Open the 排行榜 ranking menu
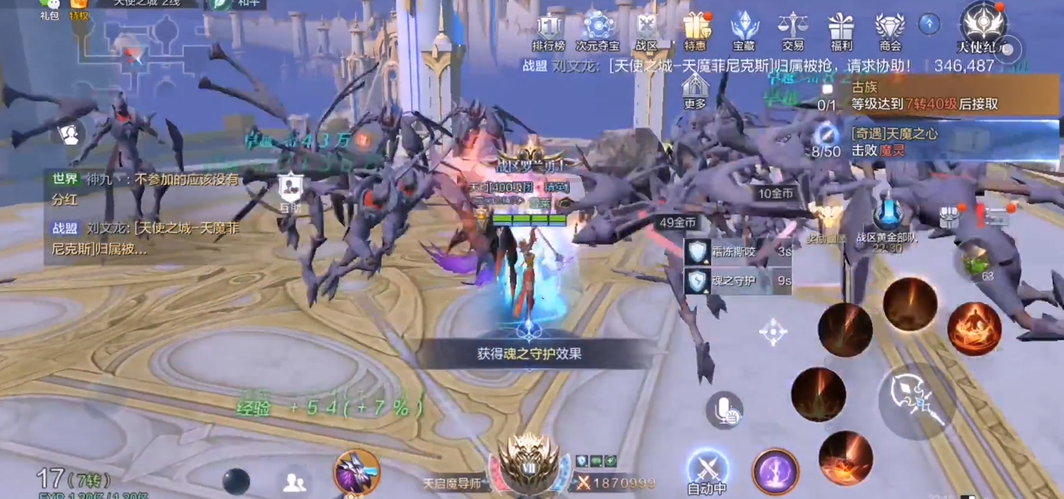The height and width of the screenshot is (499, 1064). click(x=549, y=30)
